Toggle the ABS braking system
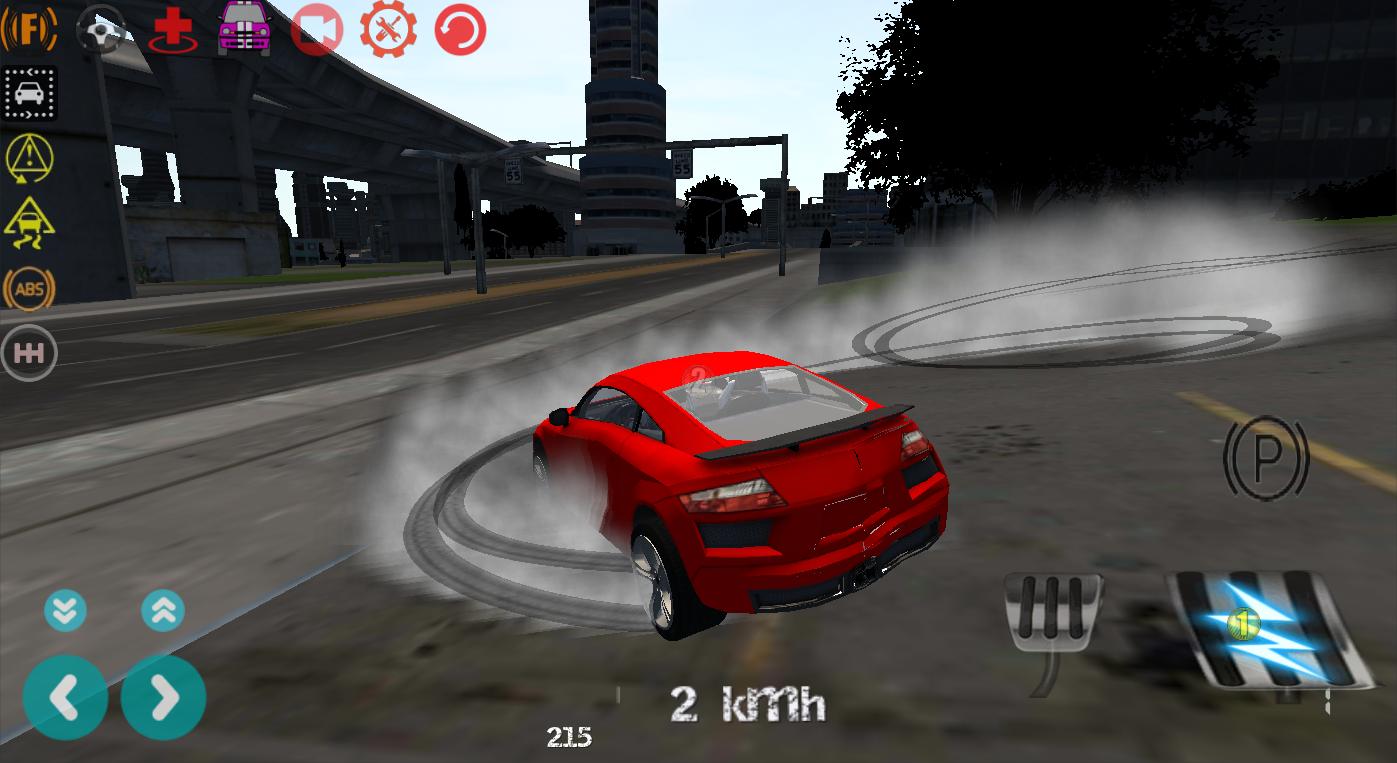This screenshot has width=1397, height=763. (29, 289)
